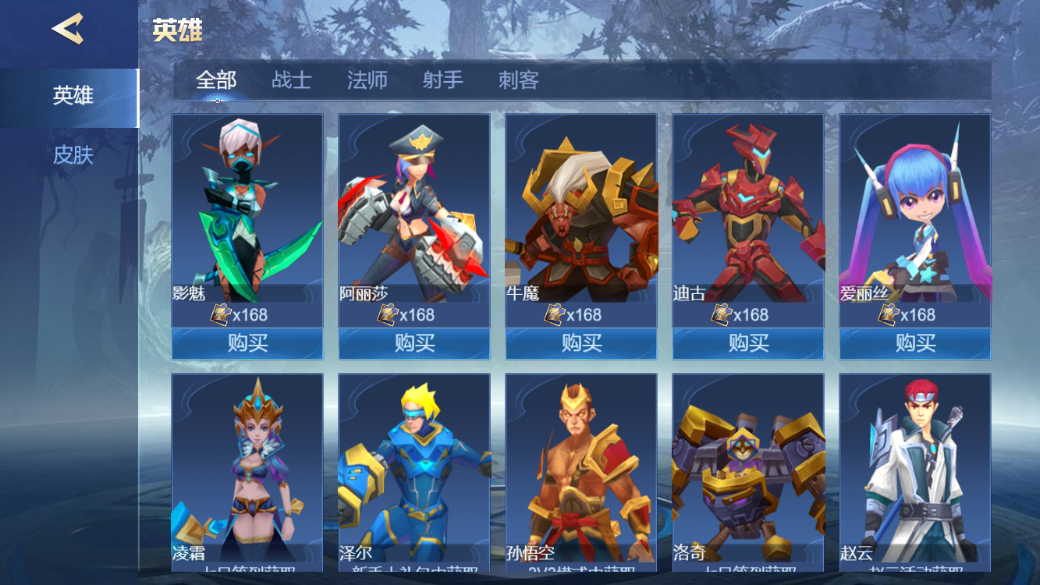Select the 泽尔 hero card

tap(414, 470)
